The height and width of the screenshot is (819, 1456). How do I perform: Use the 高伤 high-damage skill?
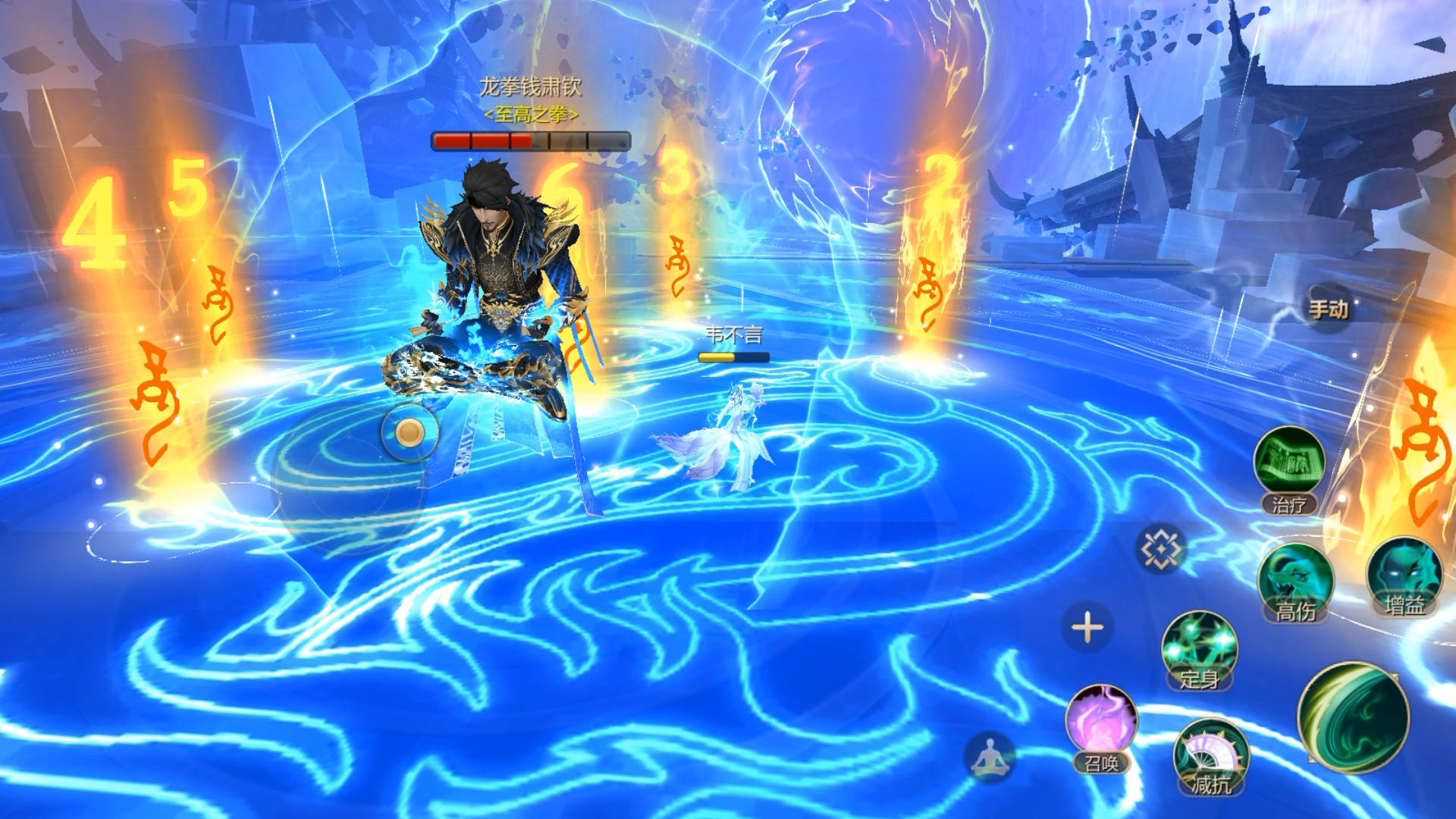point(1295,580)
